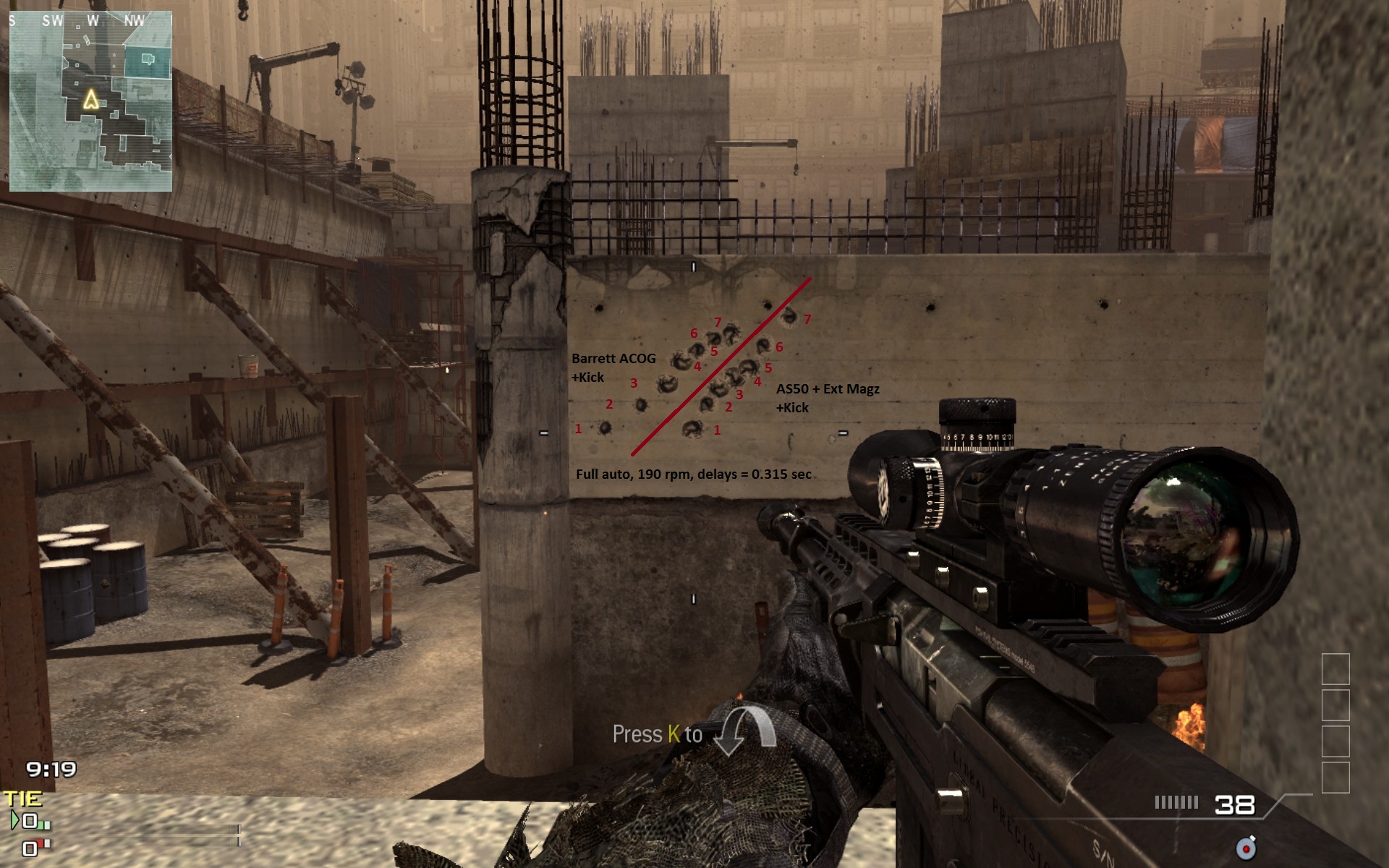1389x868 pixels.
Task: Select the grenade equipment icon below the ammo count
Action: coord(1246,847)
